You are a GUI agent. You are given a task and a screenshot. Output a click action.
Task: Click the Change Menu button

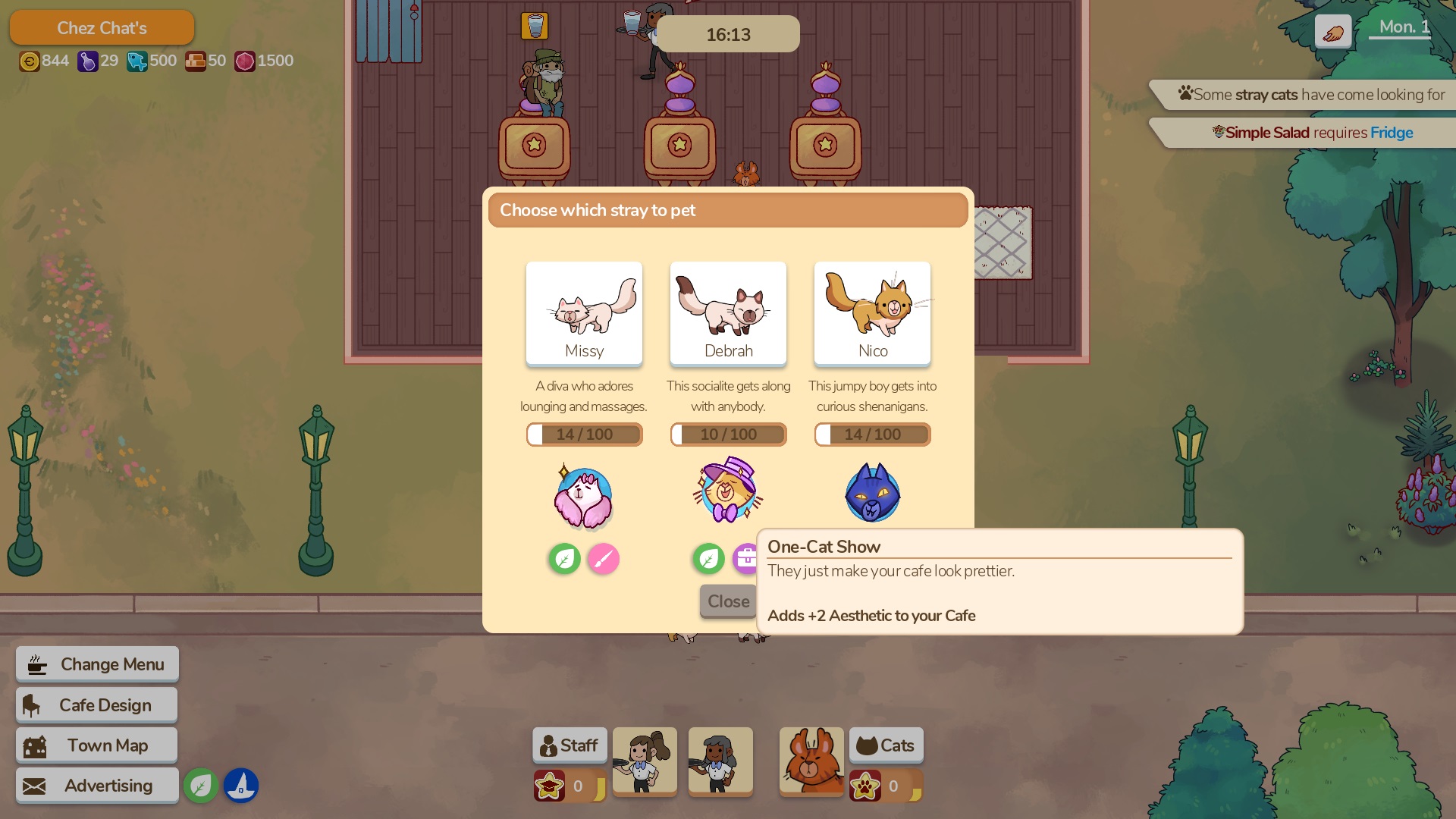pos(96,664)
